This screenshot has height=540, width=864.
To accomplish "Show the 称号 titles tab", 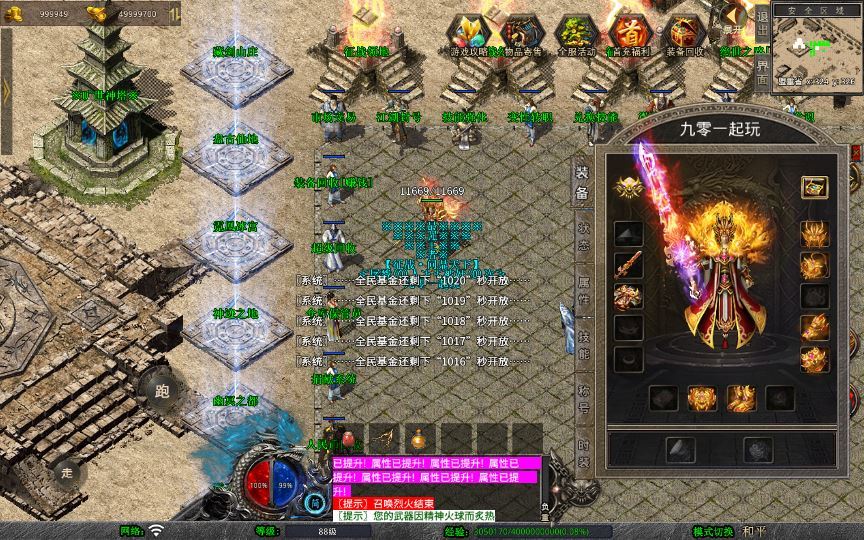I will click(582, 395).
